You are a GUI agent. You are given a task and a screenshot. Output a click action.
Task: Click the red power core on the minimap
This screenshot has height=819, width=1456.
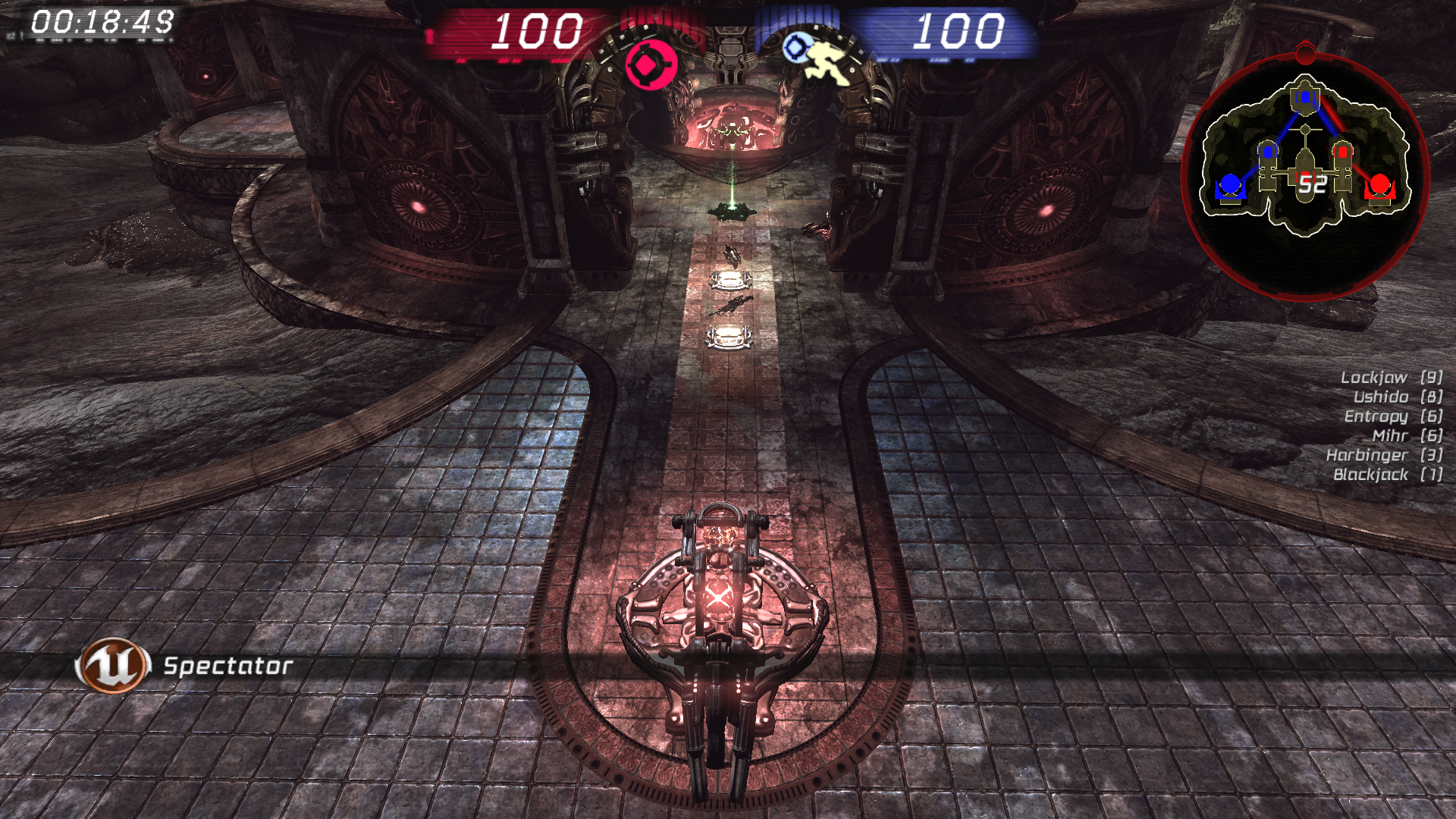click(1379, 186)
